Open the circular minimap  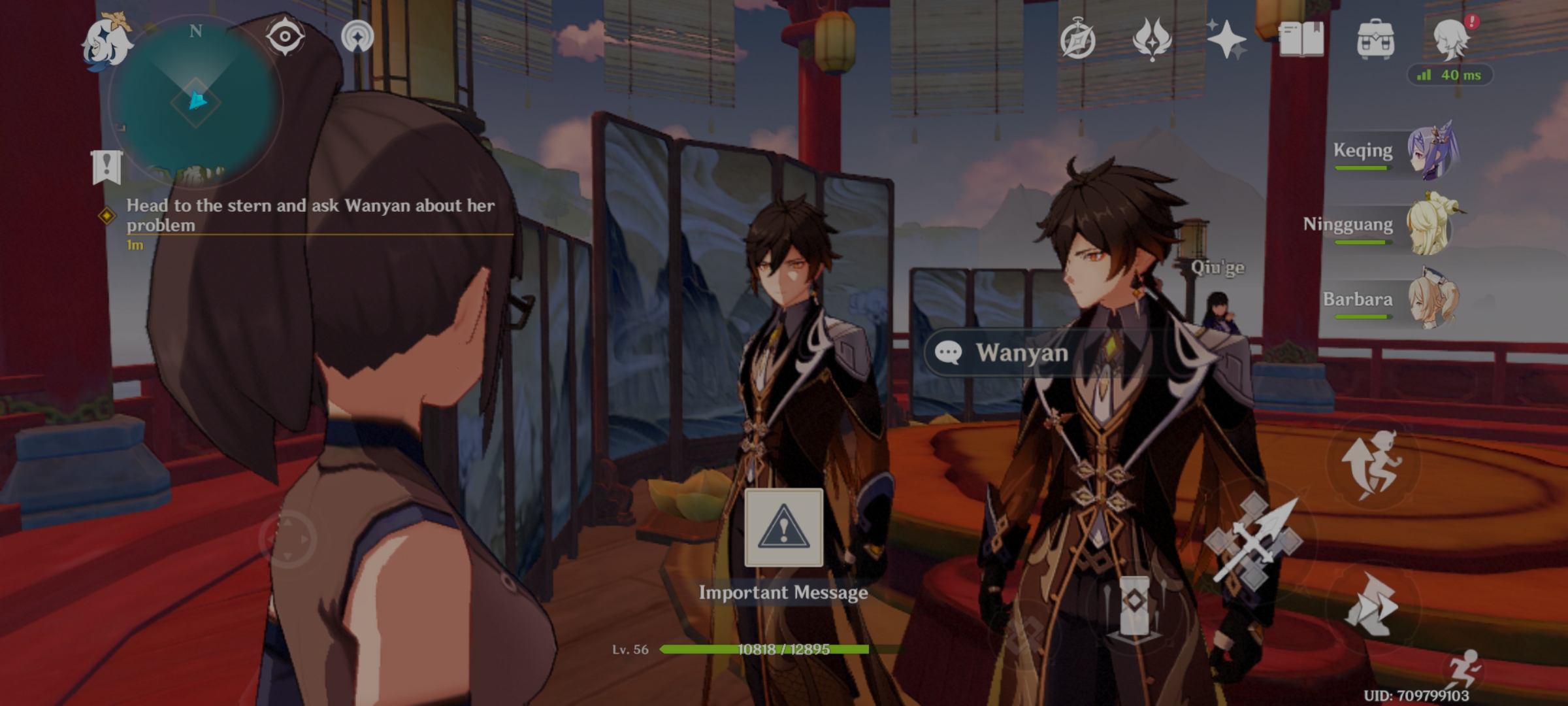pyautogui.click(x=195, y=103)
